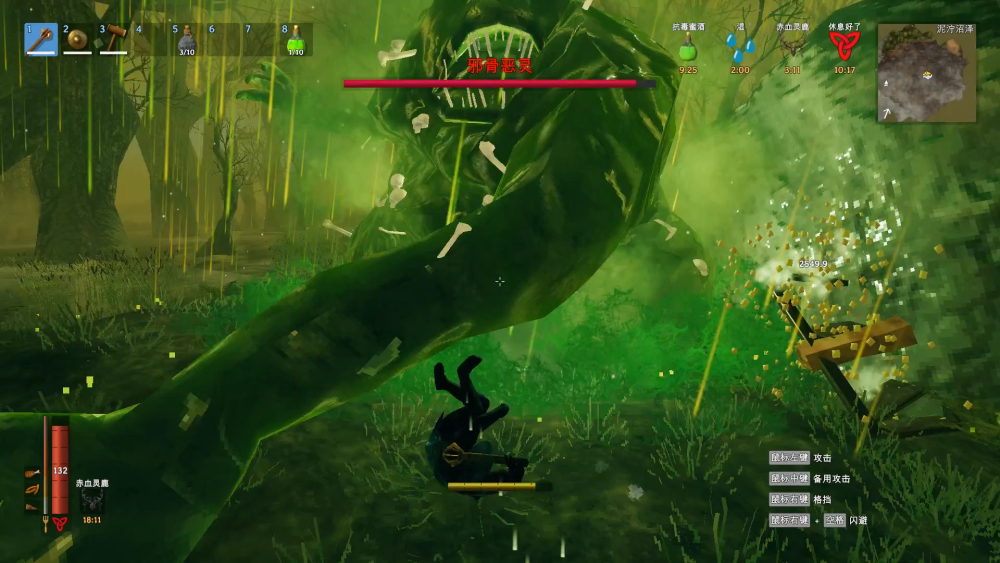Viewport: 1000px width, 563px height.
Task: Select the club in hotbar slot 1
Action: pos(41,40)
